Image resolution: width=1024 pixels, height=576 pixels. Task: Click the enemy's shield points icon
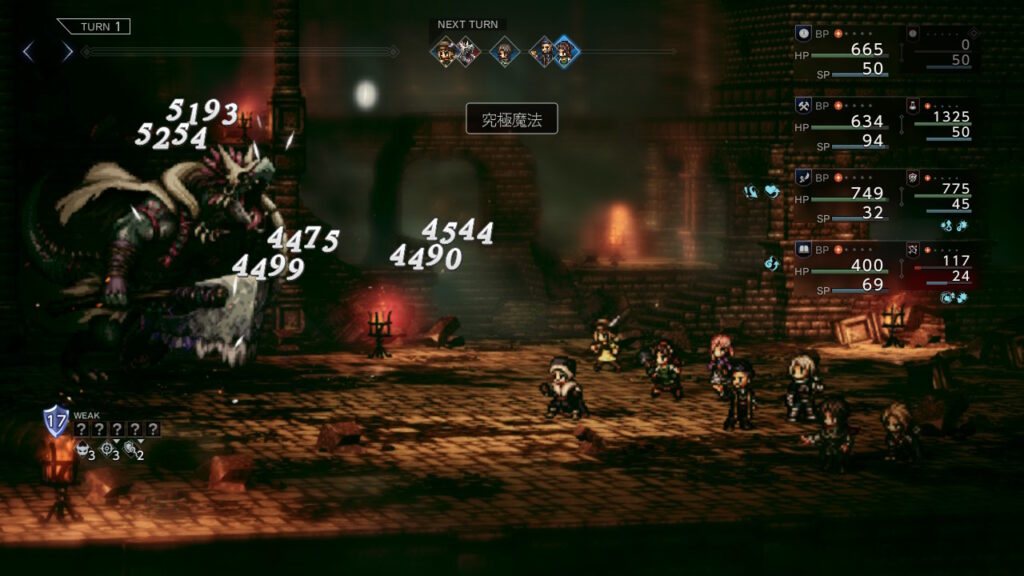[x=55, y=421]
